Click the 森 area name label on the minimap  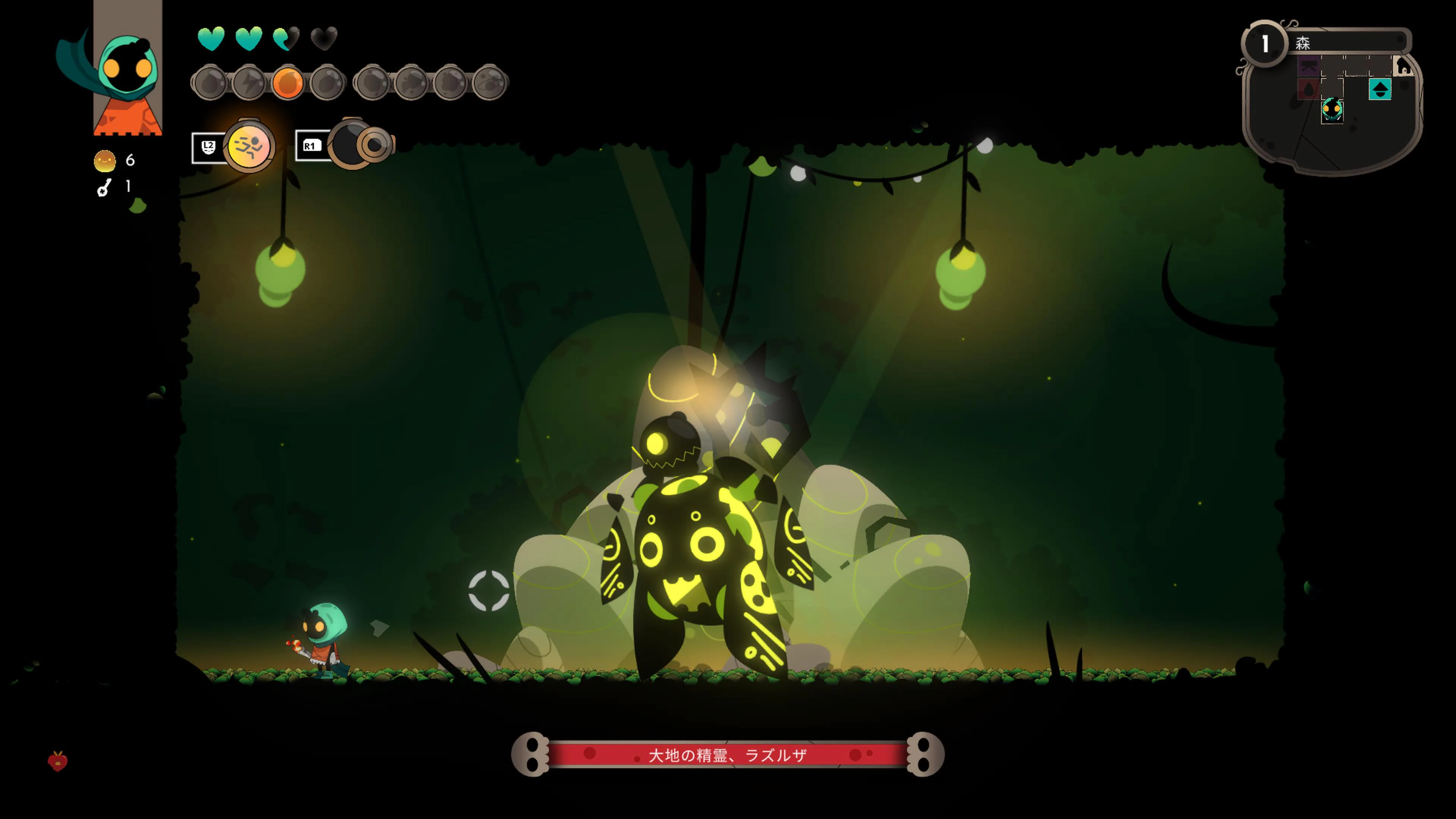coord(1304,44)
